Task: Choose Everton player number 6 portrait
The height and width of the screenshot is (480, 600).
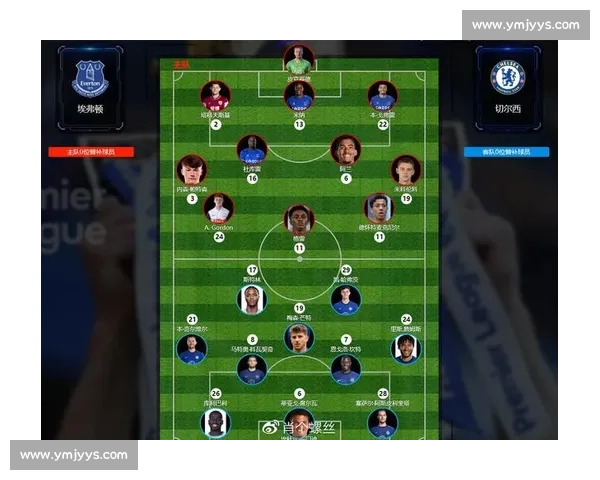Action: pyautogui.click(x=346, y=151)
